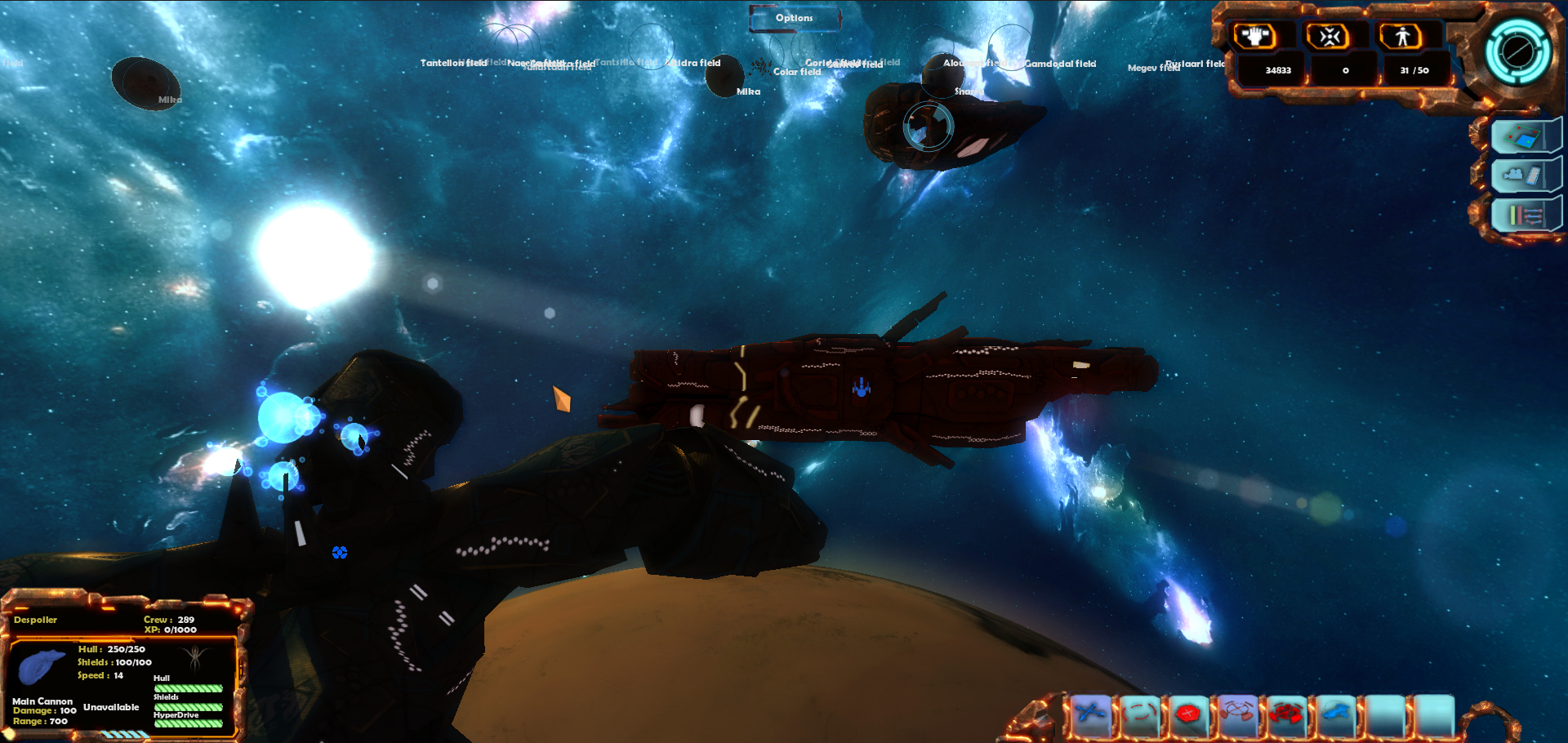1568x743 pixels.
Task: Open the Options menu
Action: (x=795, y=18)
